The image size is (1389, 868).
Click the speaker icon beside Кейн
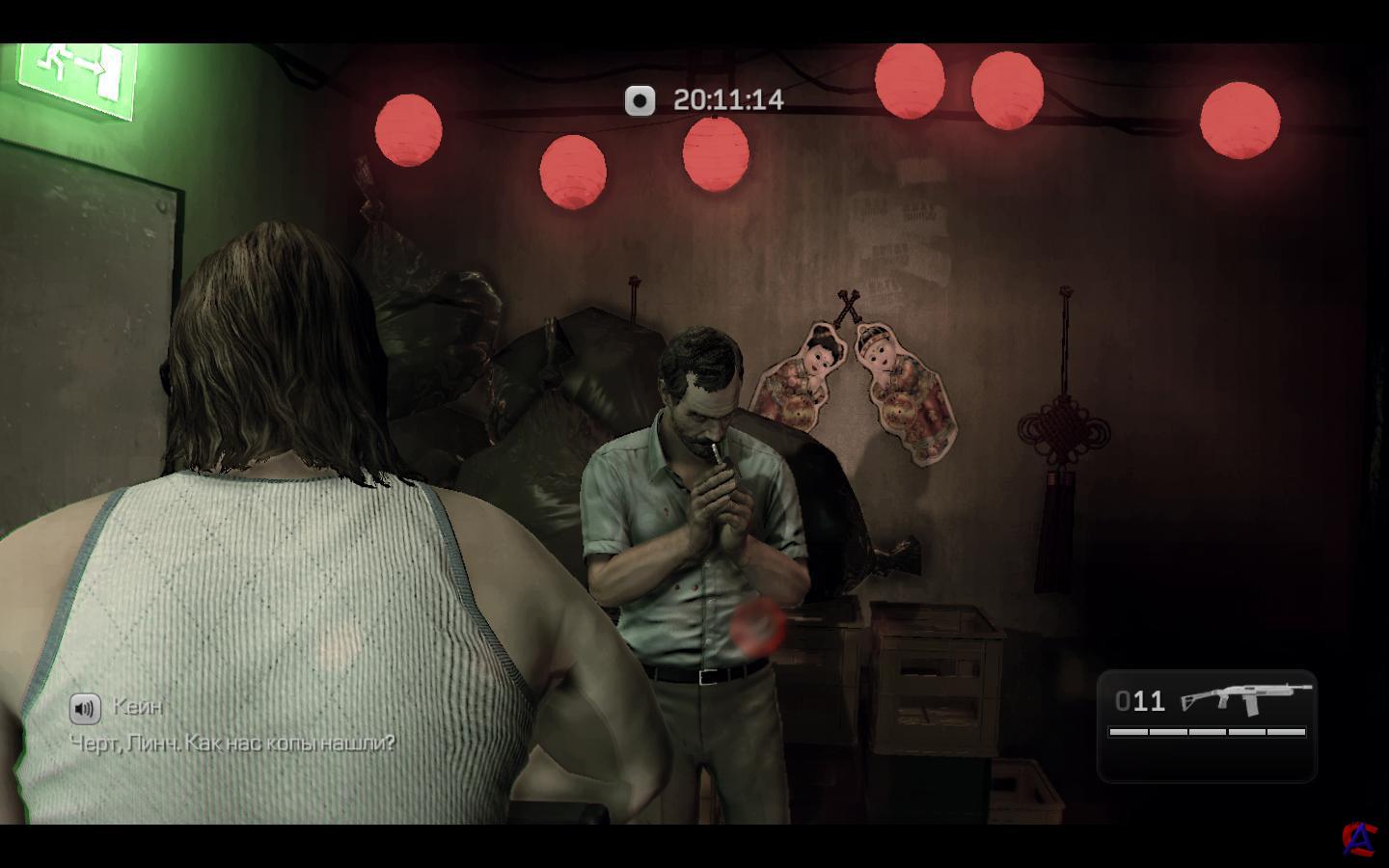85,709
